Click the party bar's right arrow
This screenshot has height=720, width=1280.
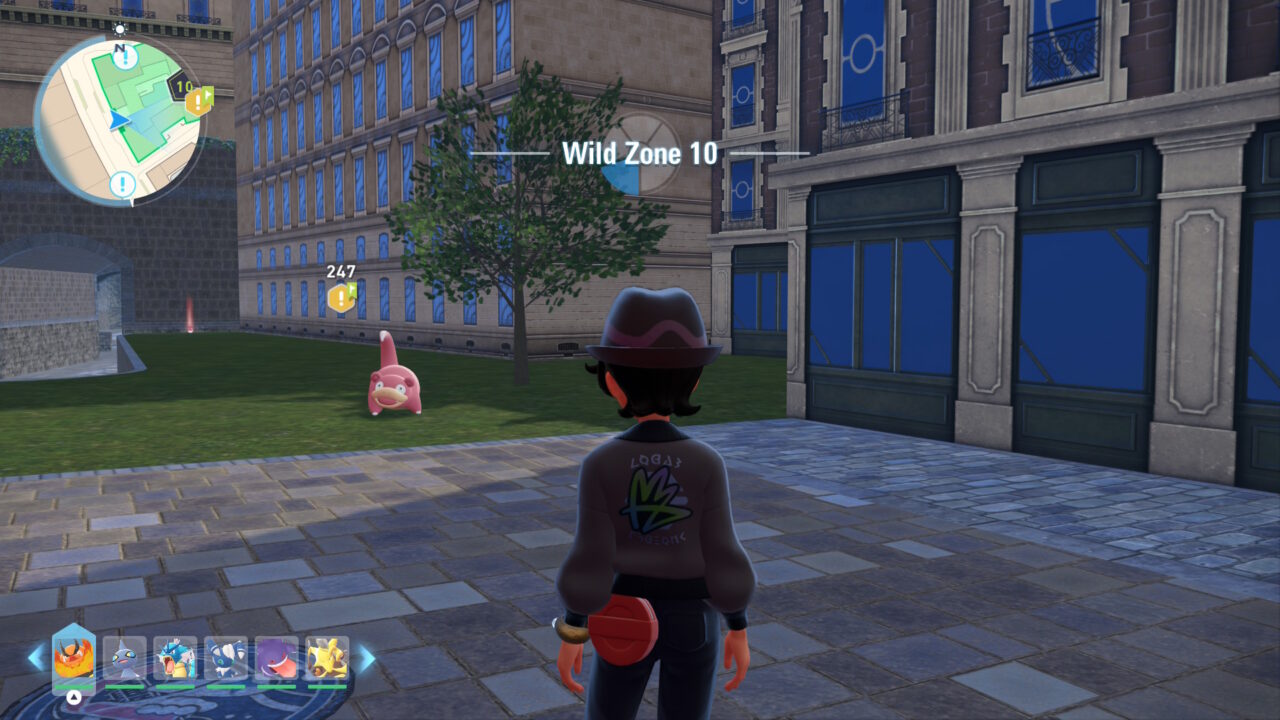pyautogui.click(x=366, y=657)
